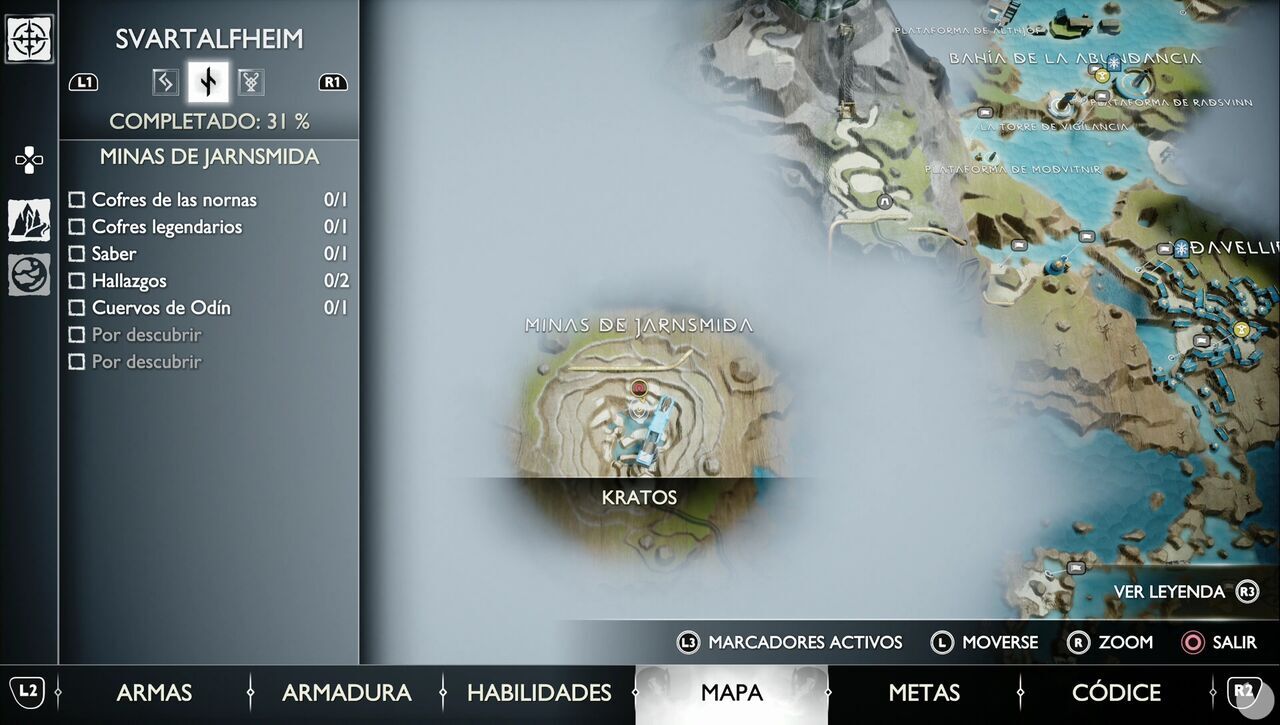Check the Cofres de las nornas checkbox
The image size is (1280, 725).
(x=77, y=199)
